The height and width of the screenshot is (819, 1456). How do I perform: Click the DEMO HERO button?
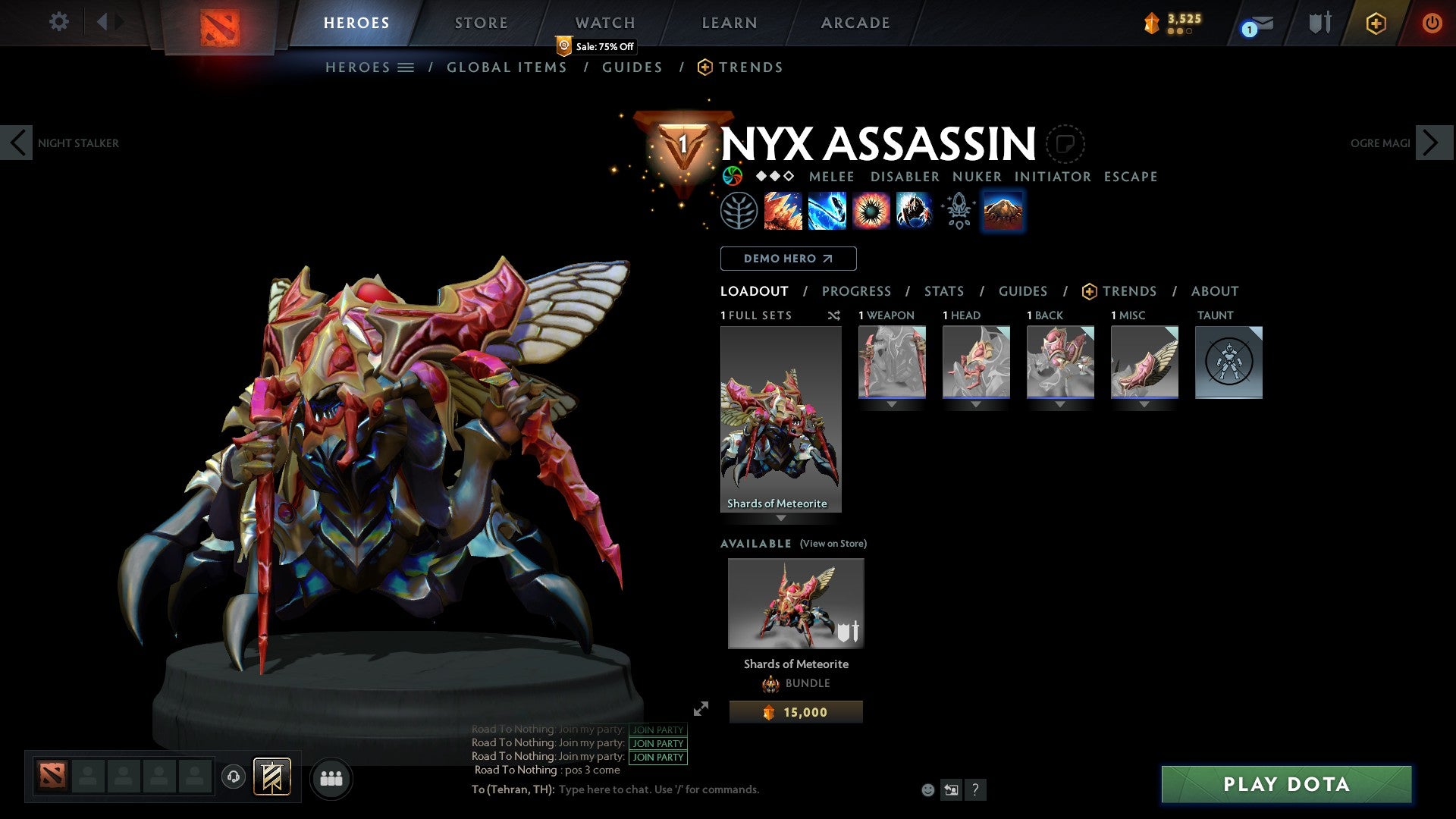[x=787, y=258]
